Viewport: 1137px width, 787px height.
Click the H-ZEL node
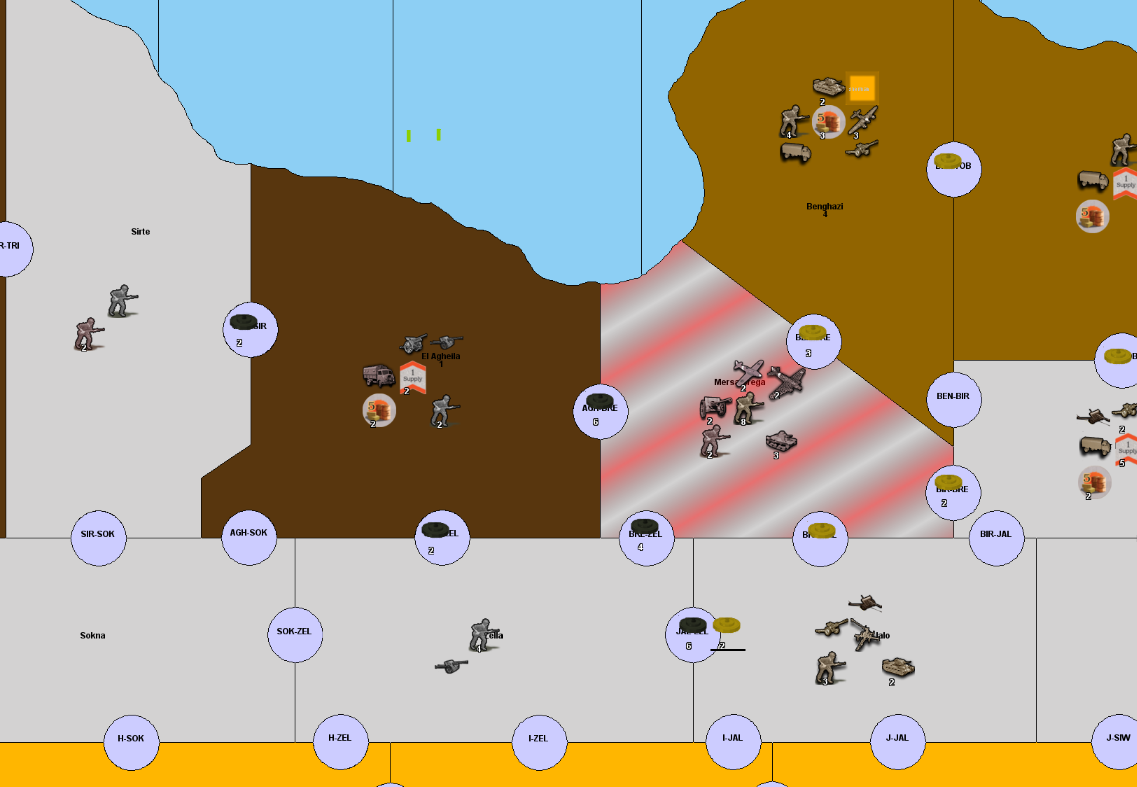pyautogui.click(x=340, y=740)
